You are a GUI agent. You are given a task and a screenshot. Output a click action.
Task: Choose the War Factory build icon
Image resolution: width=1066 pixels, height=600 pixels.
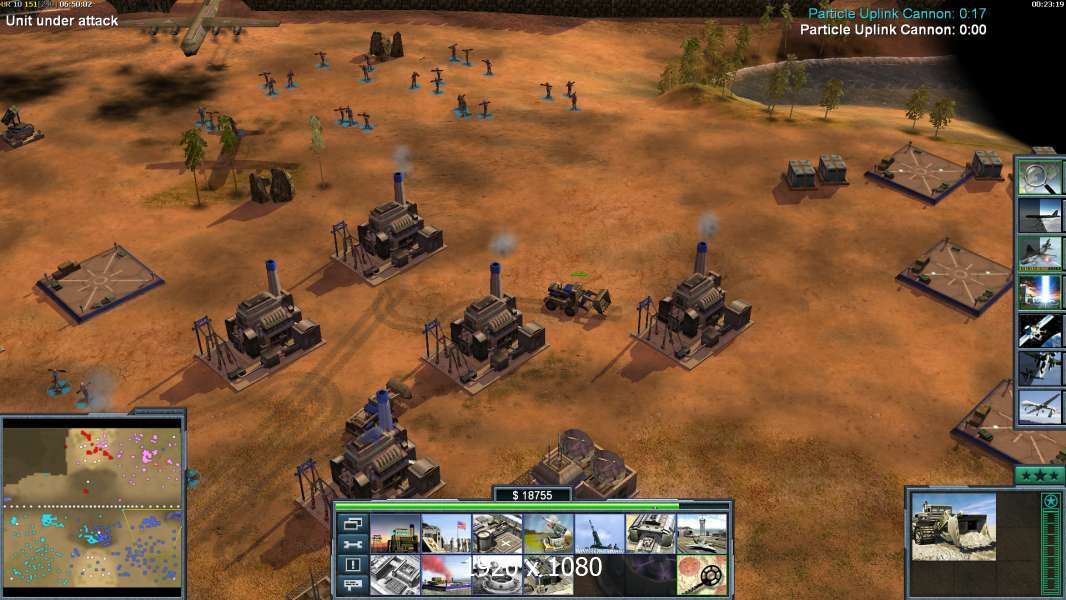click(x=650, y=534)
